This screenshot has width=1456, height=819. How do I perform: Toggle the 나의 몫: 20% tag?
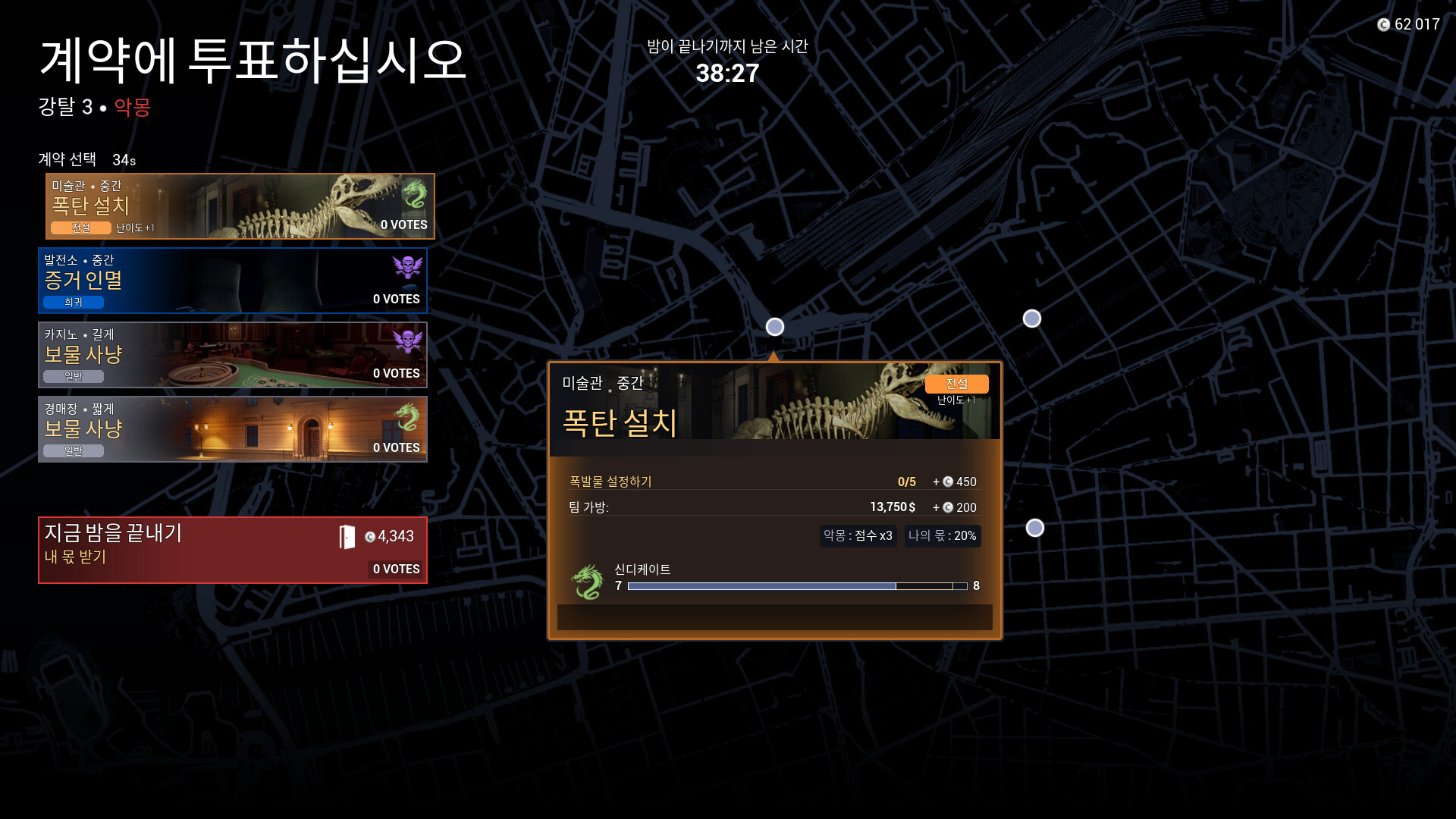[x=942, y=536]
